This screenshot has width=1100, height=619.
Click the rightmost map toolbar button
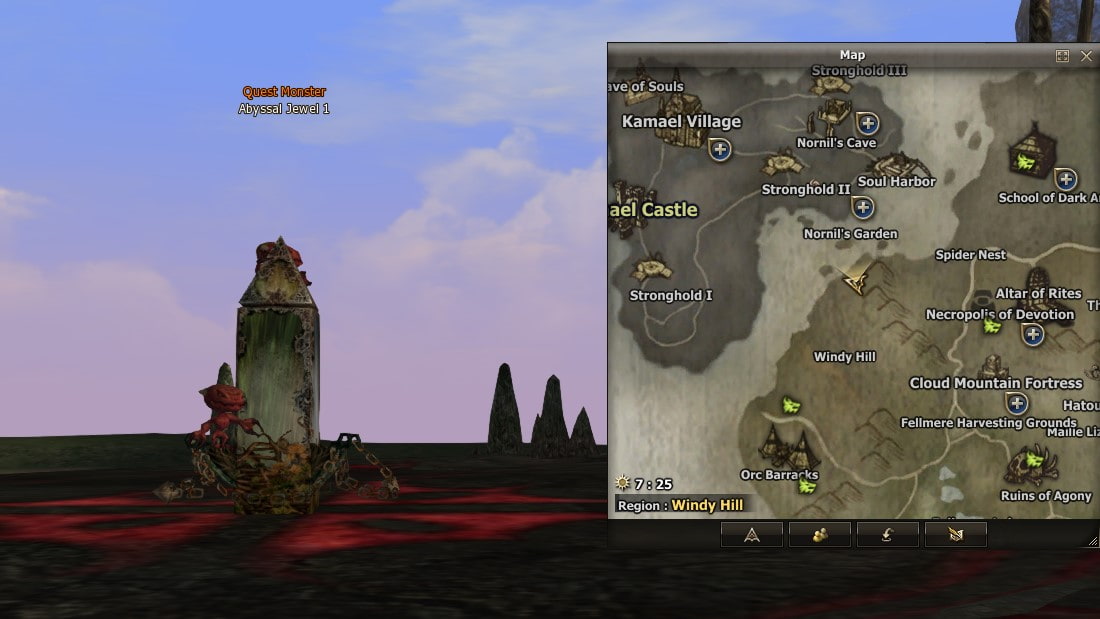tap(955, 535)
